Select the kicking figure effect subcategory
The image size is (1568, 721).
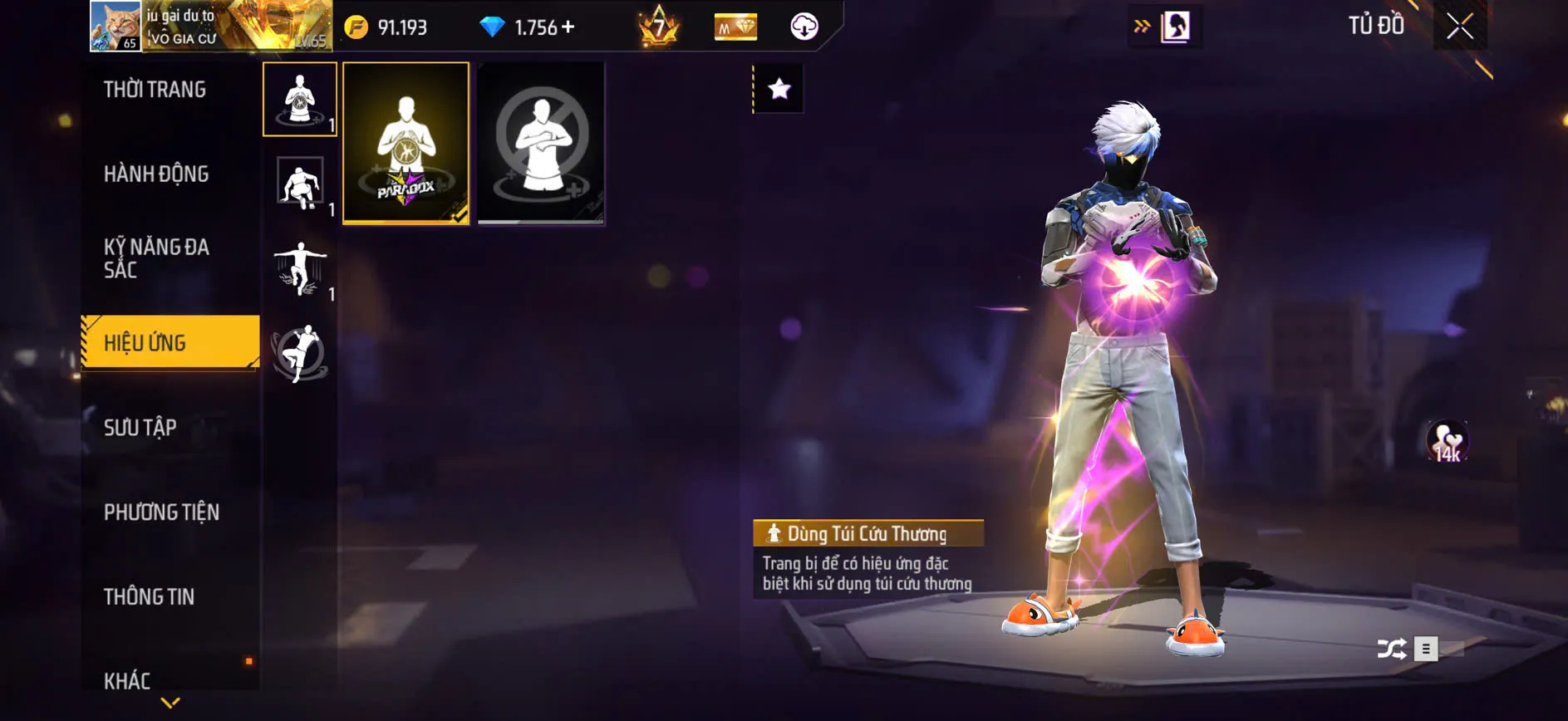coord(300,353)
